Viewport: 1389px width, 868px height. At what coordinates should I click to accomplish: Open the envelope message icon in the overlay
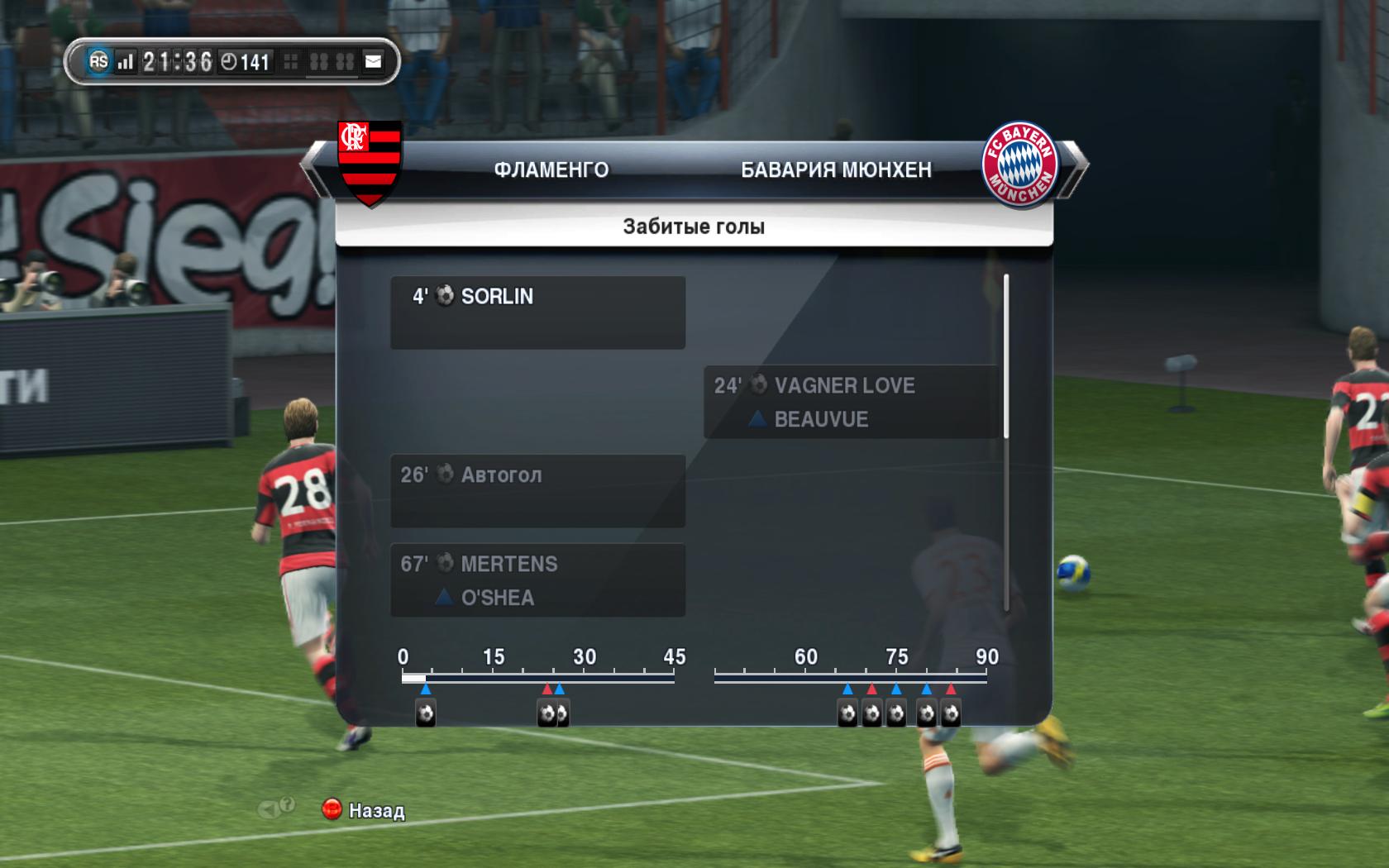click(x=374, y=61)
